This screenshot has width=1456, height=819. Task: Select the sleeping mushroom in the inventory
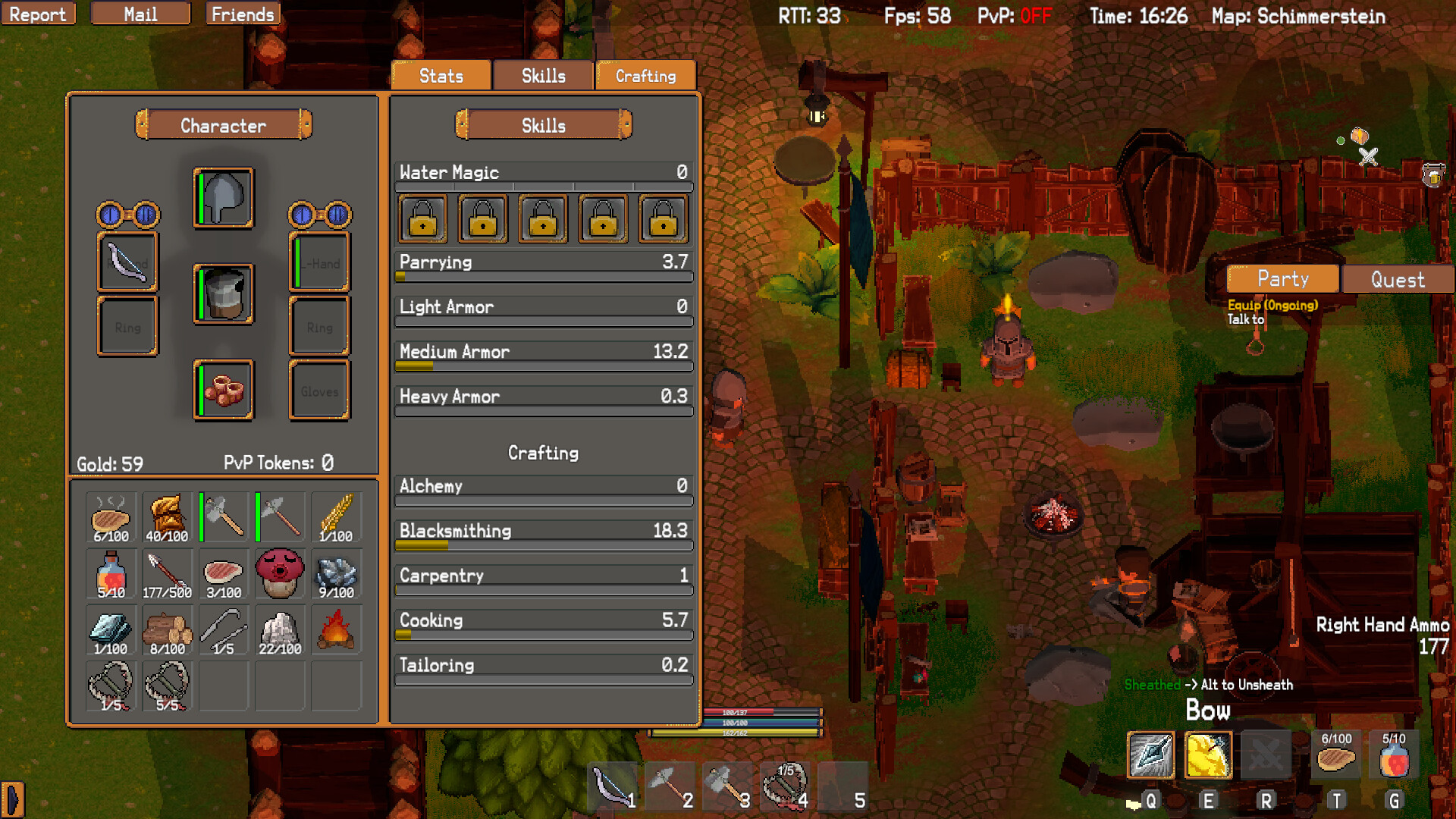pyautogui.click(x=280, y=574)
